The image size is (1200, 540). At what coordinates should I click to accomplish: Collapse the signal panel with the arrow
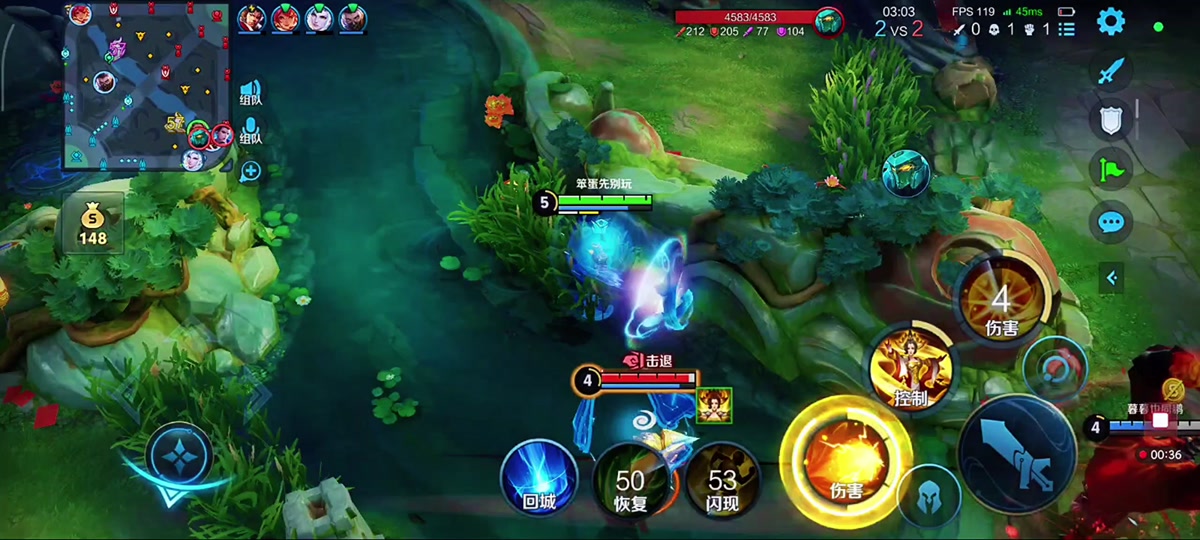(x=1111, y=277)
